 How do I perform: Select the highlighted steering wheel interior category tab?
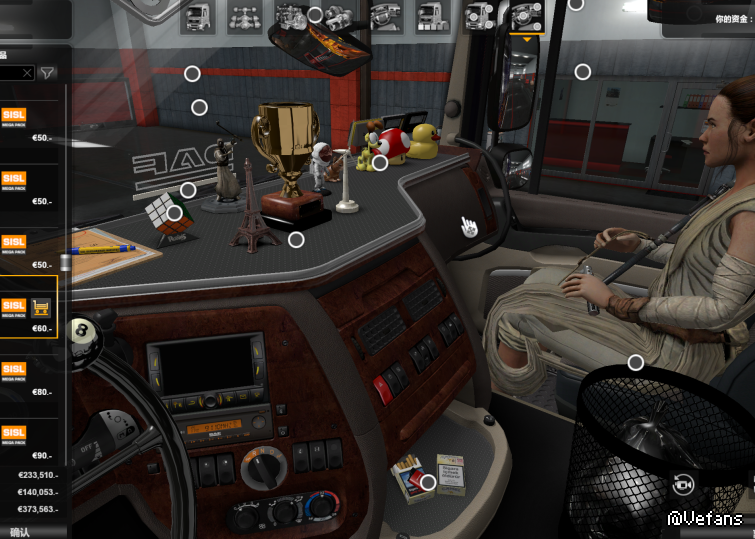(x=526, y=16)
